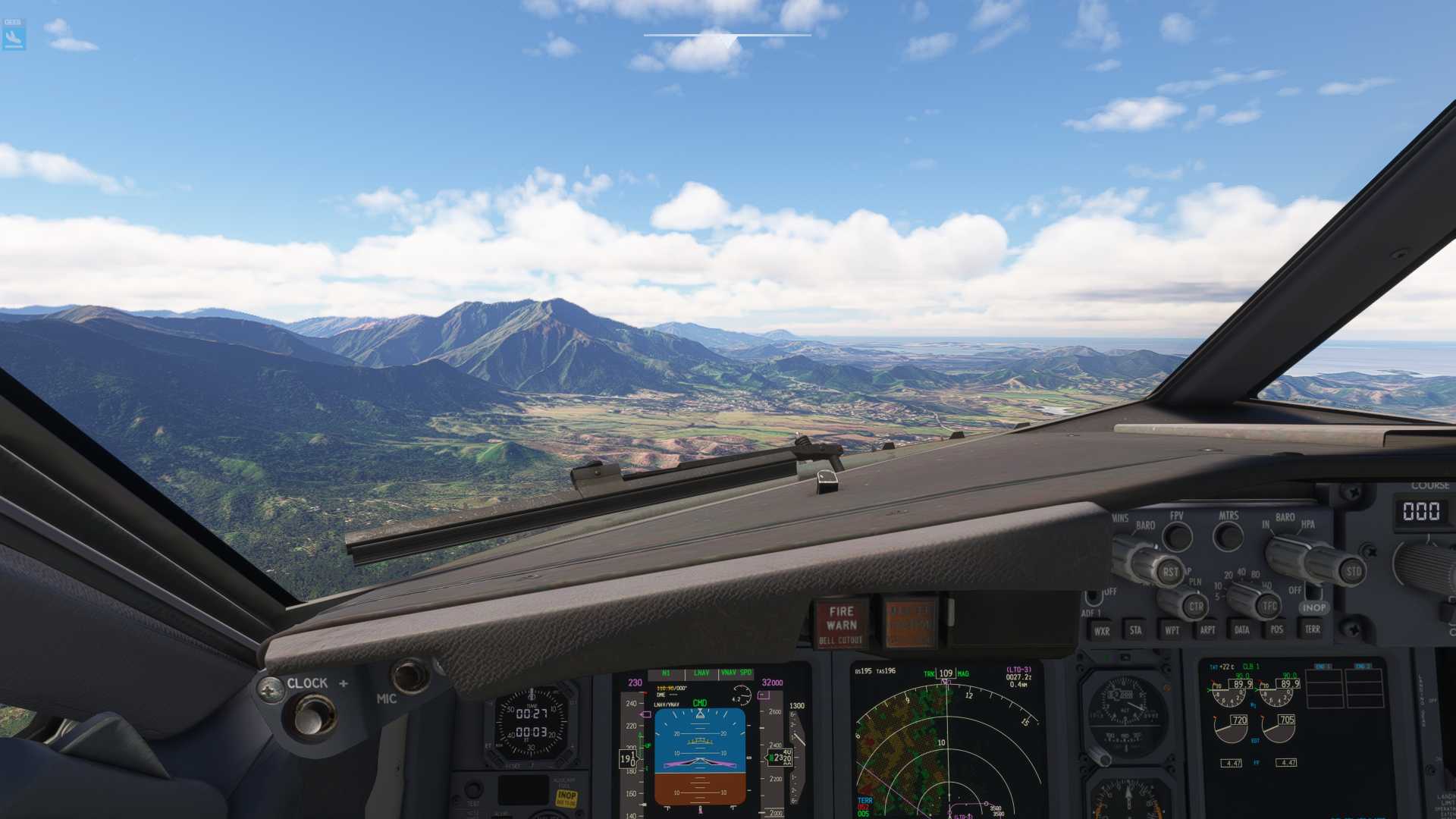Toggle the TERR terrain map button
The height and width of the screenshot is (819, 1456).
pos(1312,629)
